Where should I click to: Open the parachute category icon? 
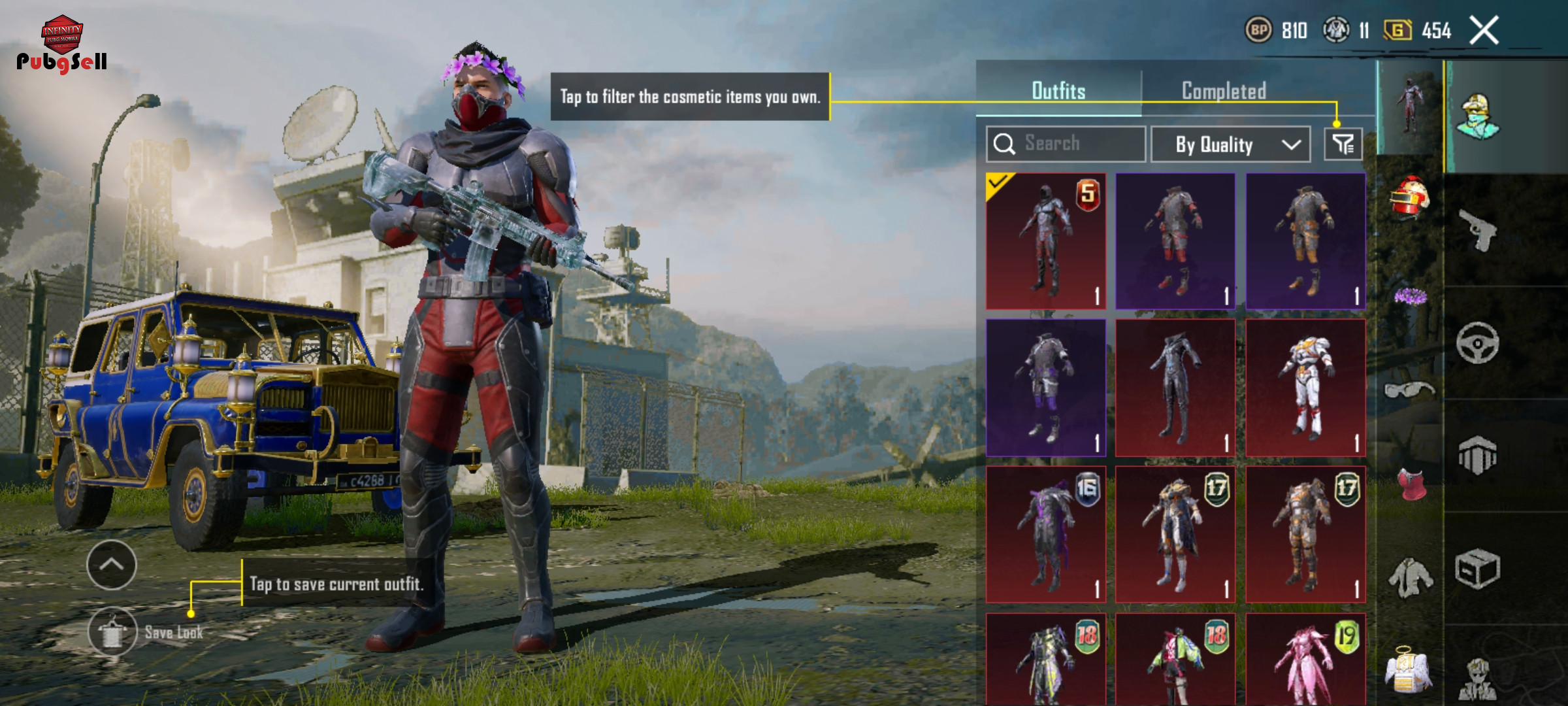pyautogui.click(x=1478, y=456)
